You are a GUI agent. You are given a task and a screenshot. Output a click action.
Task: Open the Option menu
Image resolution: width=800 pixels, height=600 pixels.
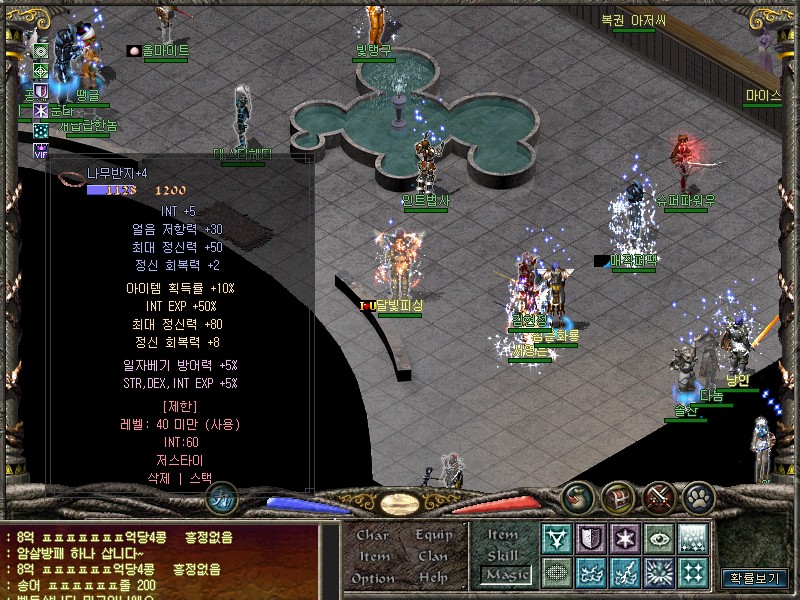coord(372,579)
